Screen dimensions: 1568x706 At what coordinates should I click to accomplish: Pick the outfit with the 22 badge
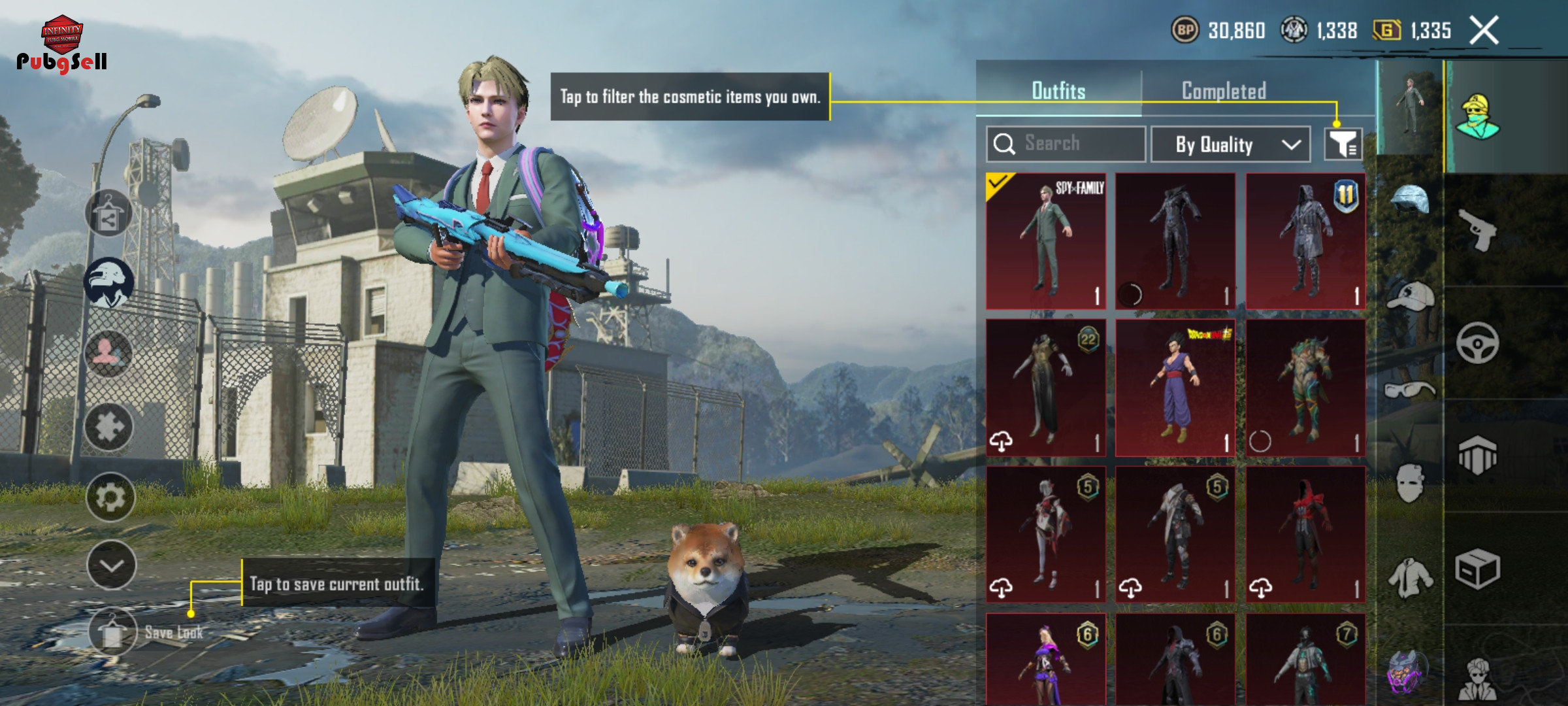(1046, 388)
